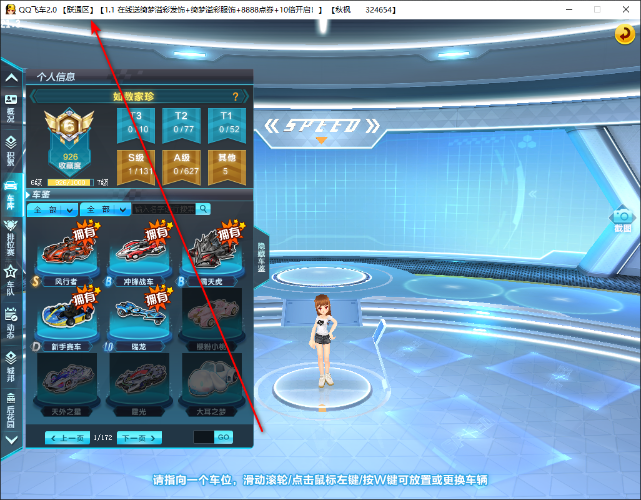641x500 pixels.
Task: Click the question mark help icon
Action: pyautogui.click(x=235, y=97)
